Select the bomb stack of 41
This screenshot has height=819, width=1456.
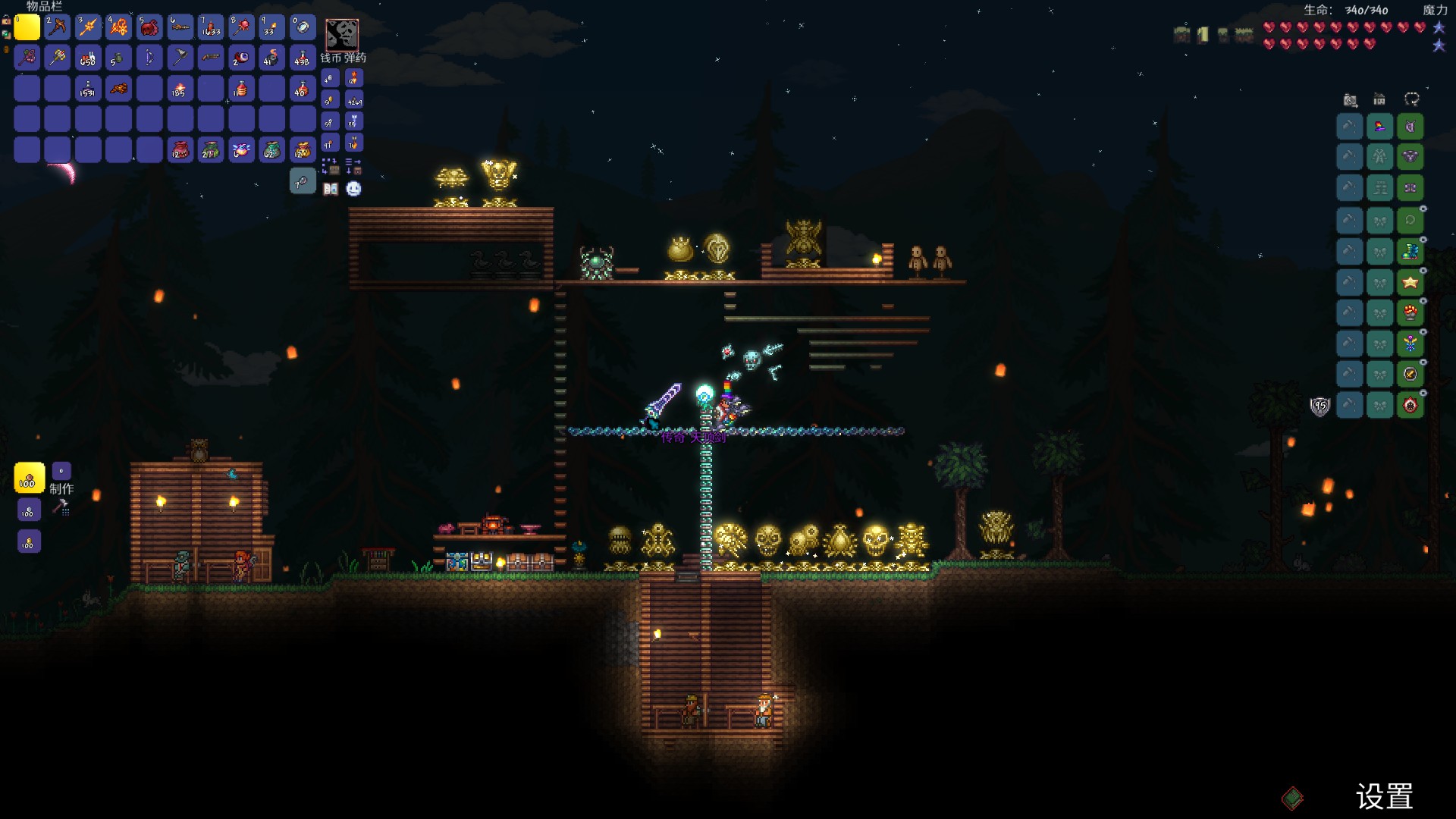[x=271, y=58]
